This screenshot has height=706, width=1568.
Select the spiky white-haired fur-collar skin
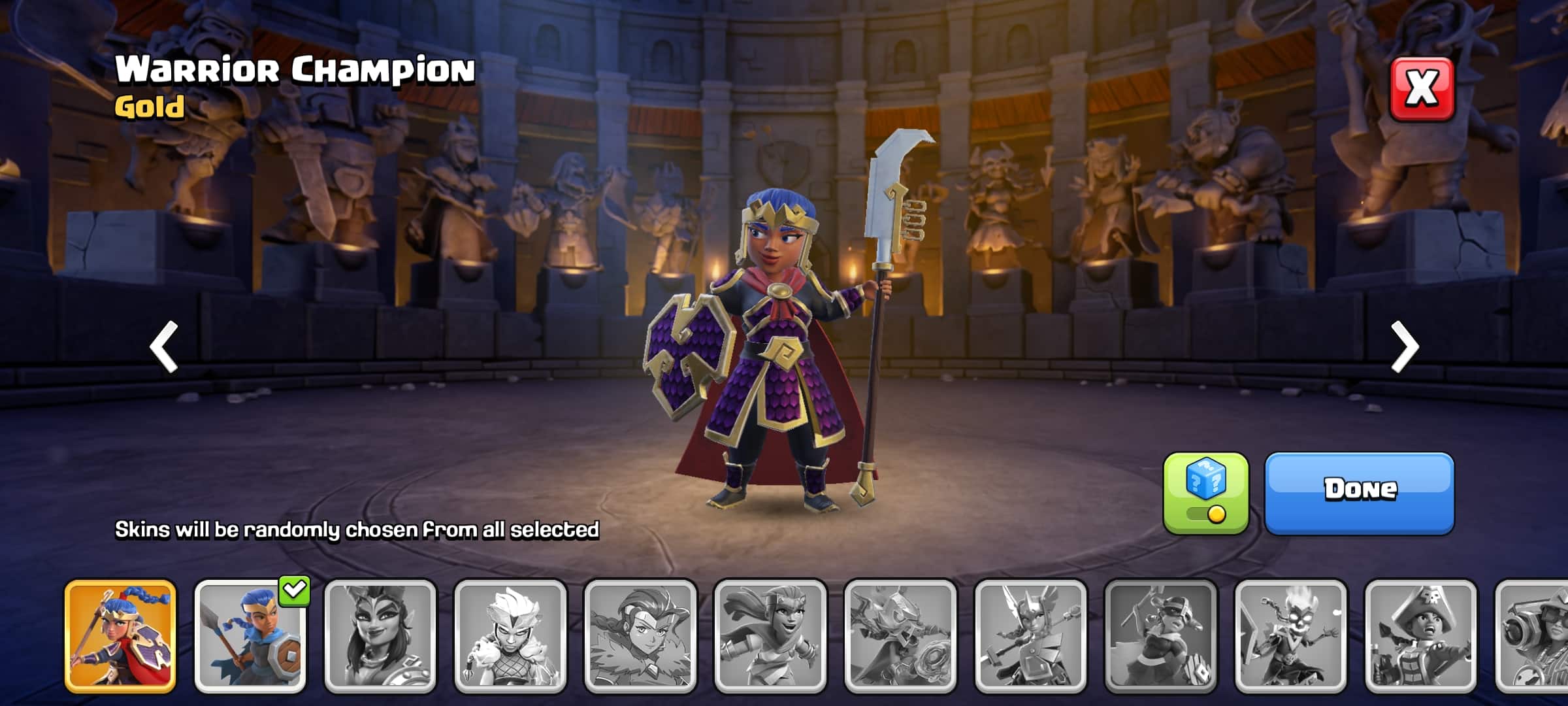(x=510, y=636)
